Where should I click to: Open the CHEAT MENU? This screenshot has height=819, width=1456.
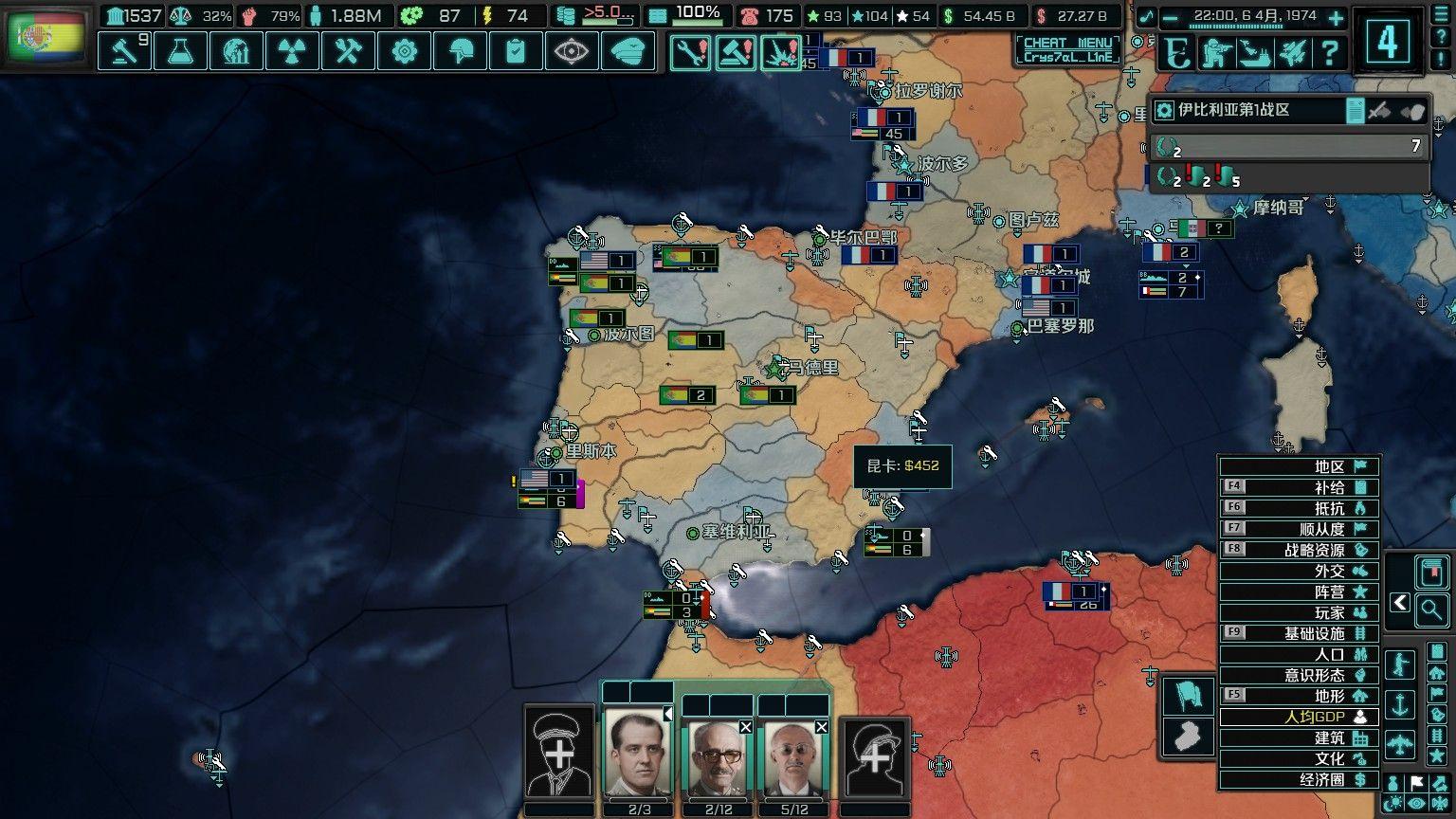point(1067,49)
